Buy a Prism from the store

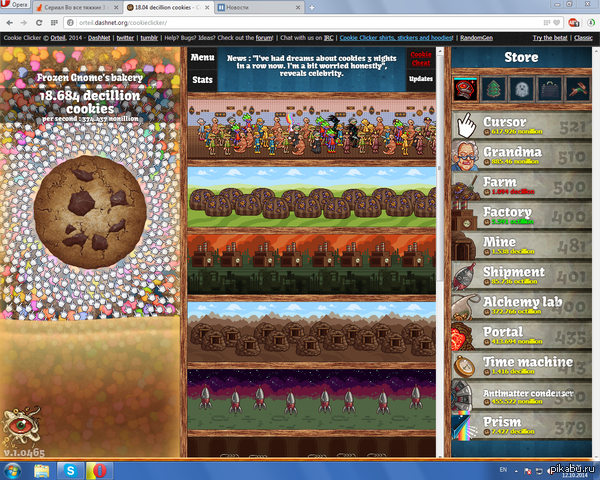[x=520, y=427]
